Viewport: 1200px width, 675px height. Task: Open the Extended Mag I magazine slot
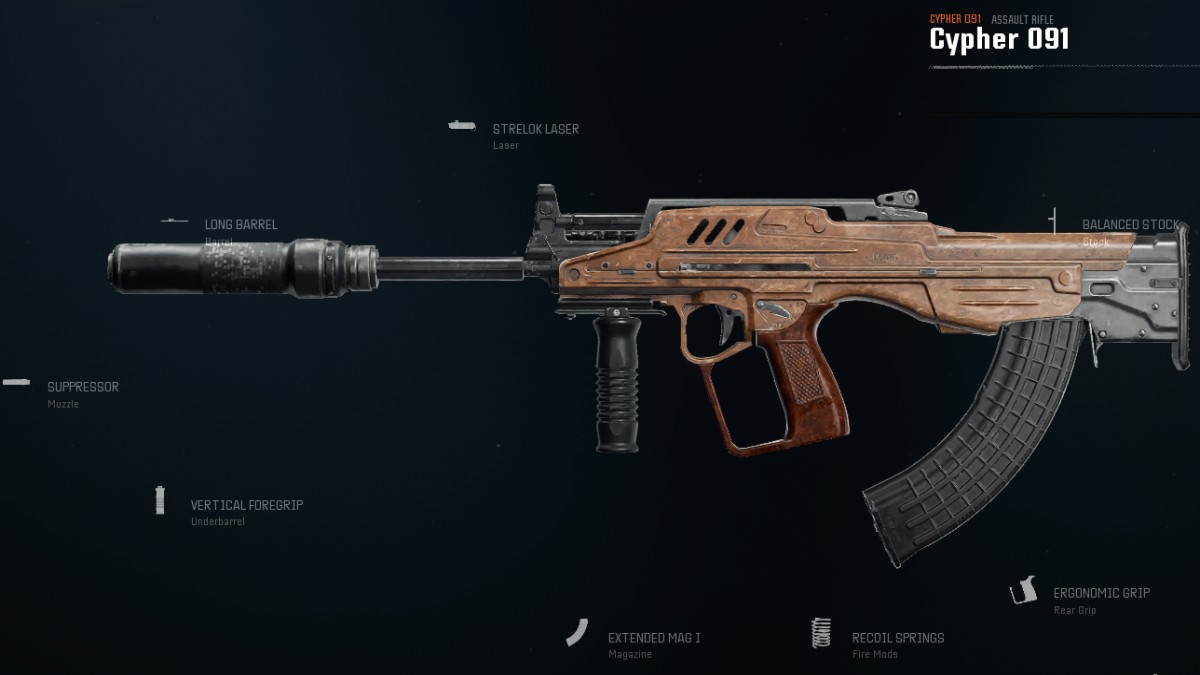[653, 638]
